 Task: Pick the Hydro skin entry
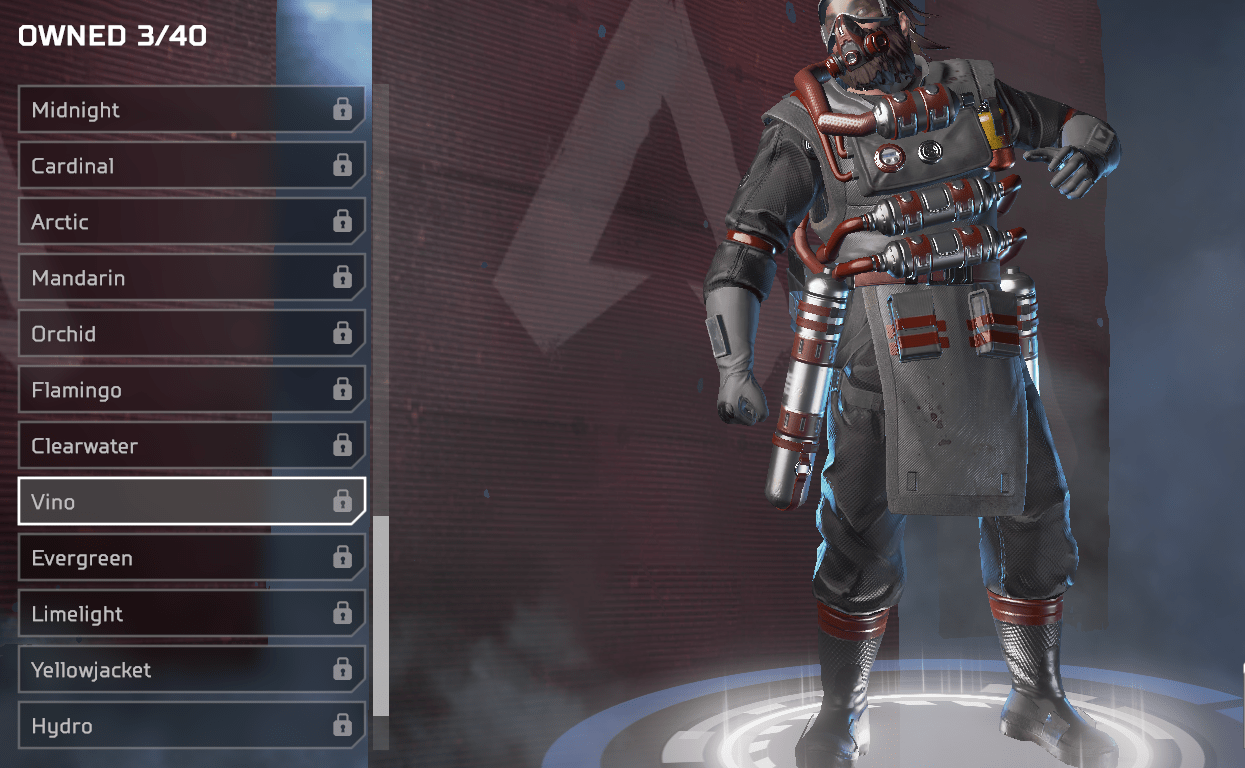[190, 726]
